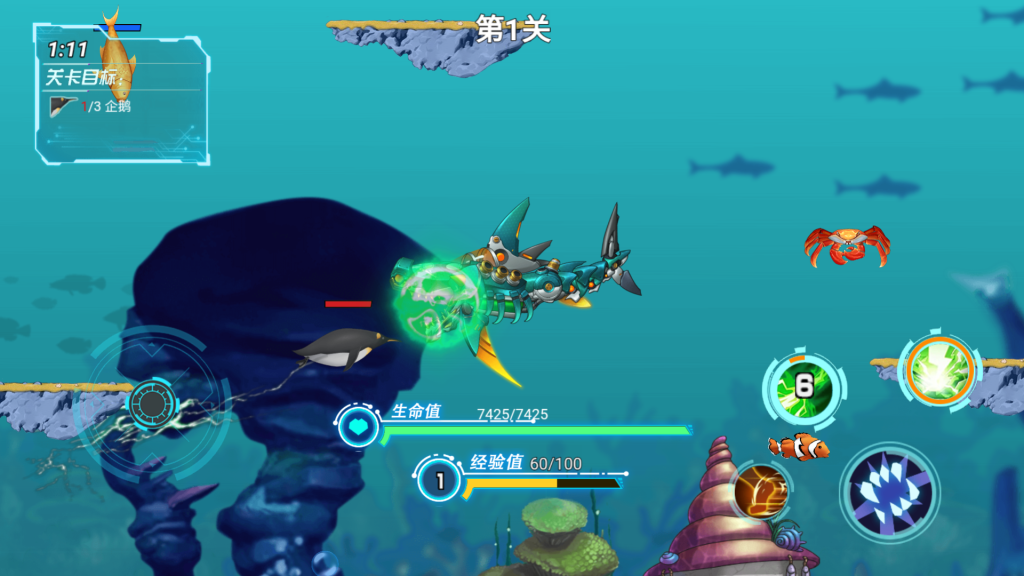The image size is (1024, 576).
Task: Open the level objective tracker panel
Action: coord(121,93)
